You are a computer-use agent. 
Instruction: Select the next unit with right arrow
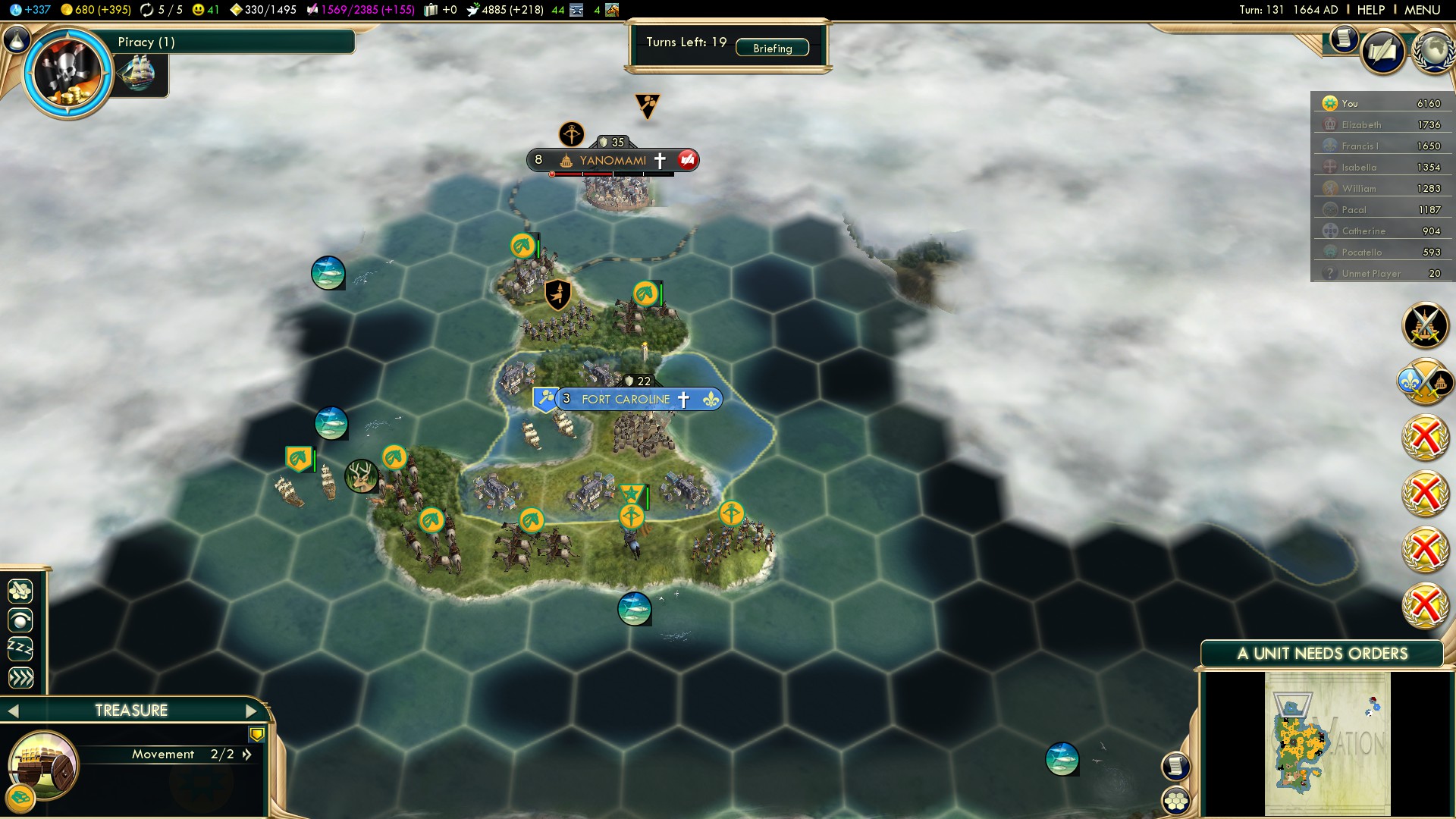(252, 711)
